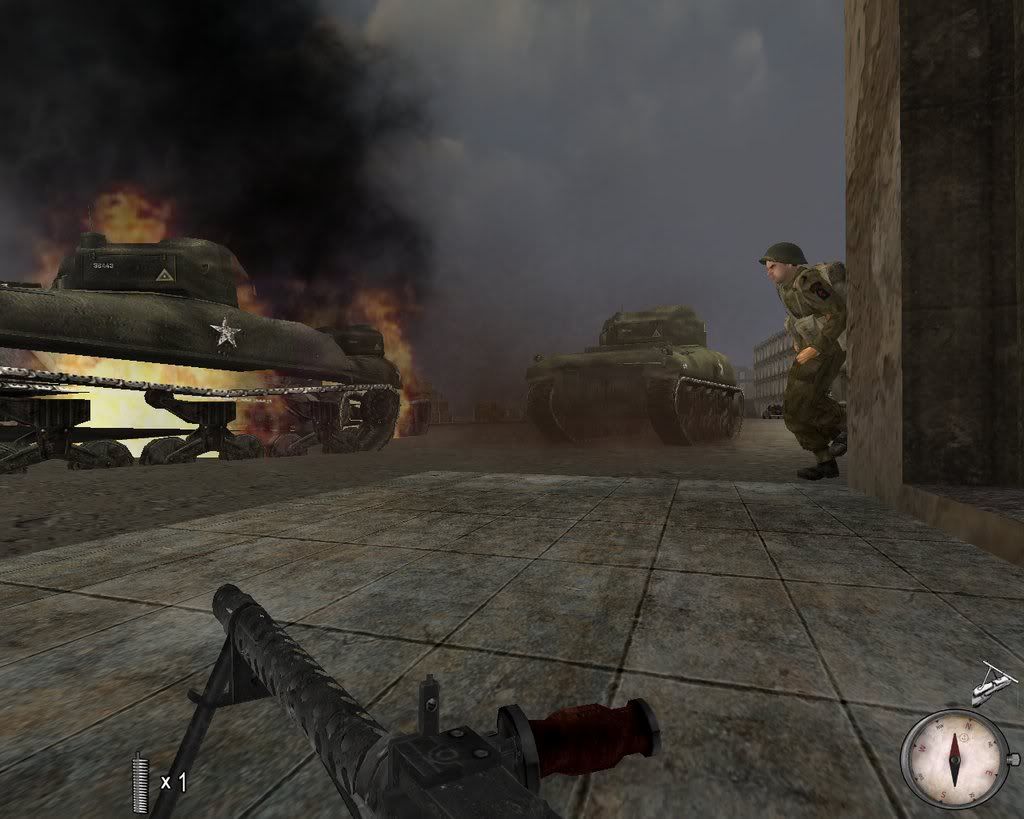Click the compass in the HUD
Viewport: 1024px width, 819px height.
click(x=954, y=758)
